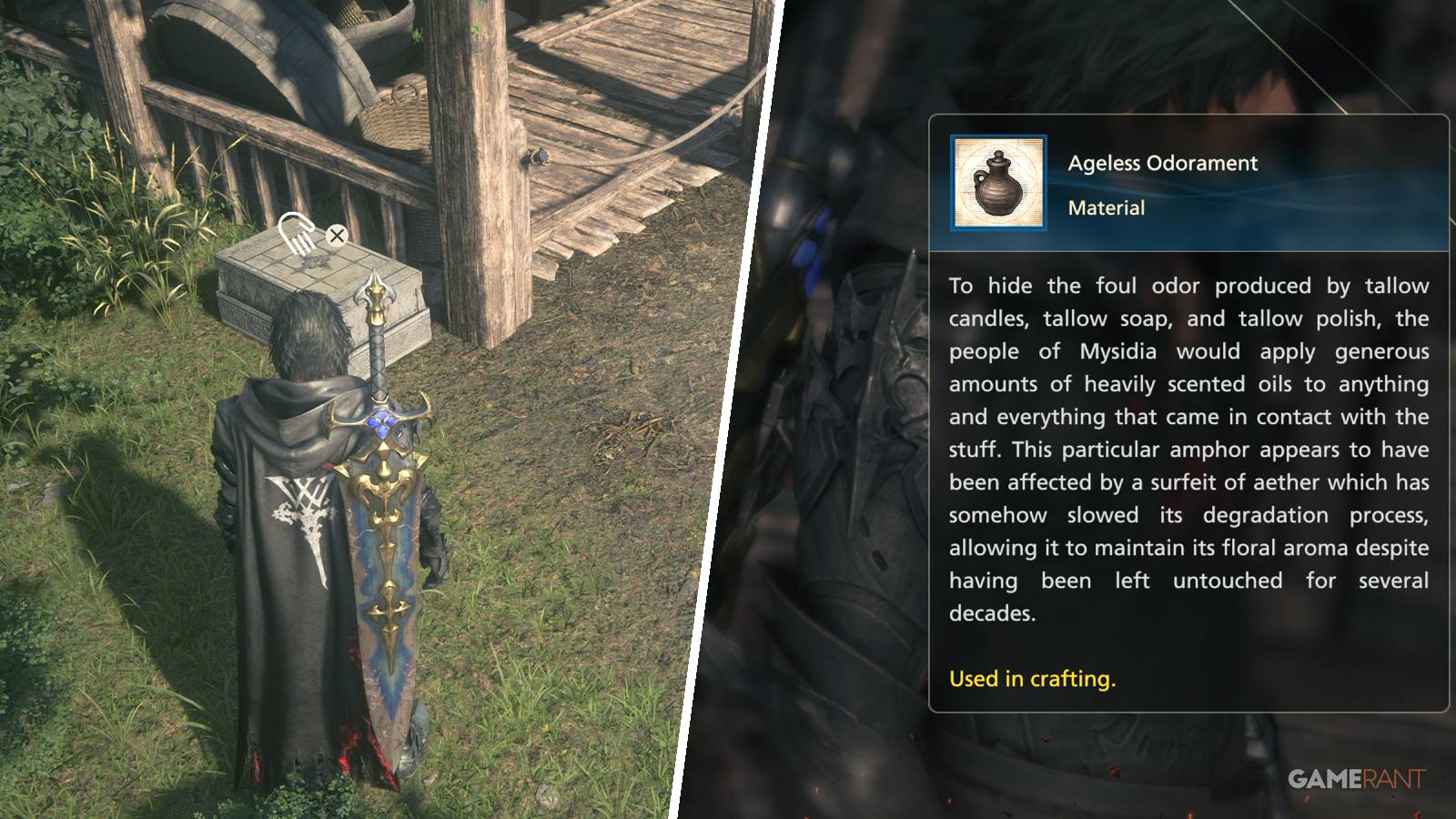Viewport: 1456px width, 819px height.
Task: Click the amphora item icon
Action: click(998, 180)
